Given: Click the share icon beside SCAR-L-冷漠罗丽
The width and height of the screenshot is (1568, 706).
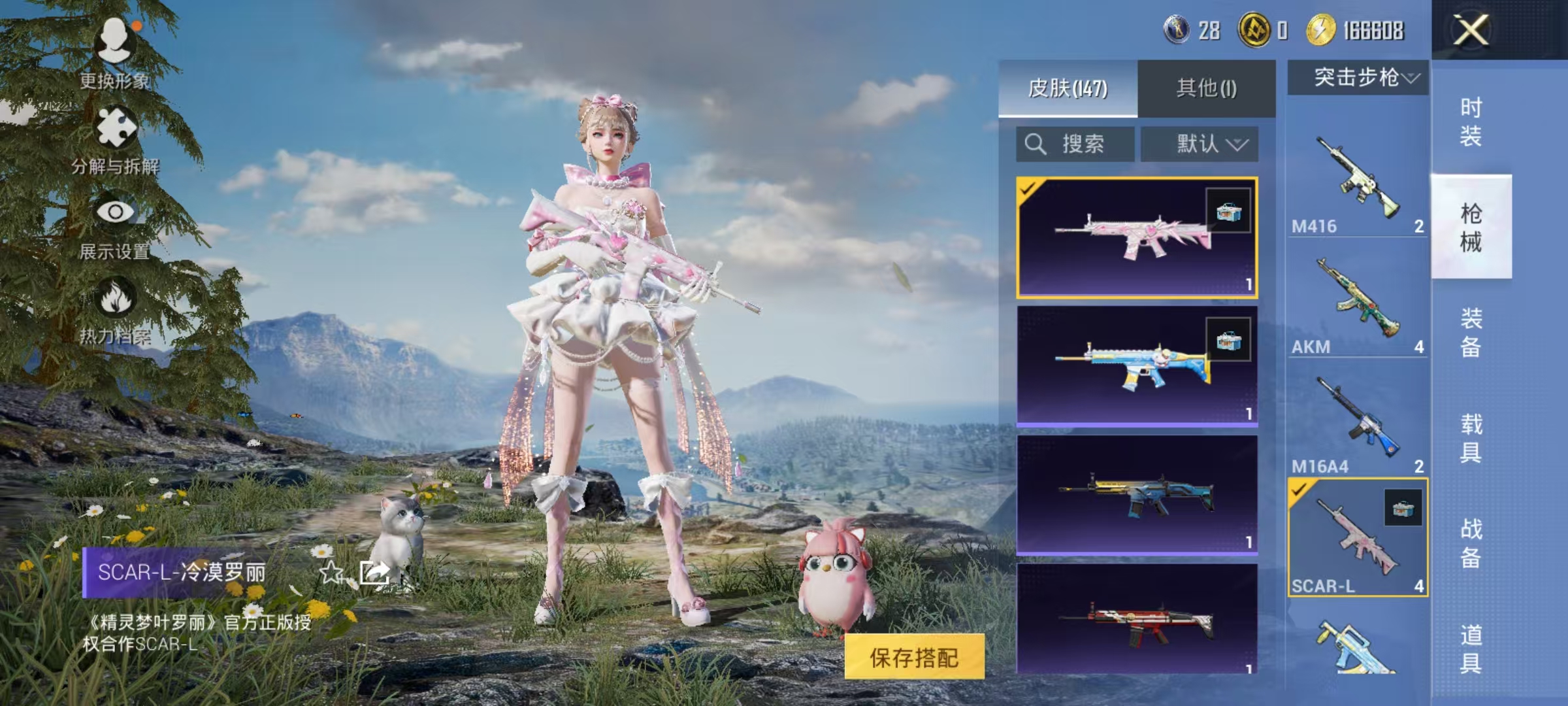Looking at the screenshot, I should [x=376, y=572].
